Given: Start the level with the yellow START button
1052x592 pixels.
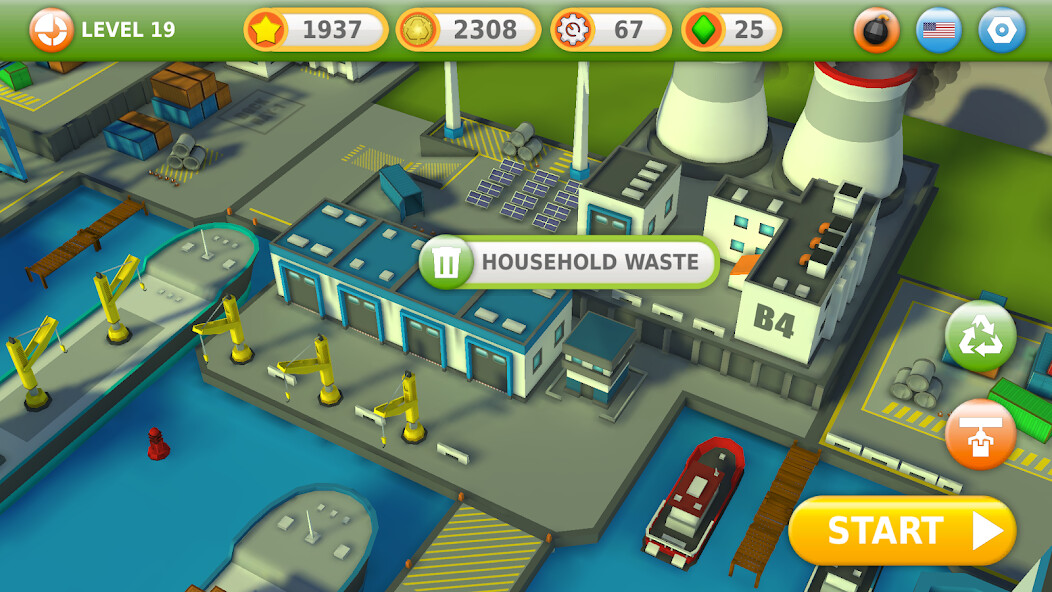Looking at the screenshot, I should point(902,531).
